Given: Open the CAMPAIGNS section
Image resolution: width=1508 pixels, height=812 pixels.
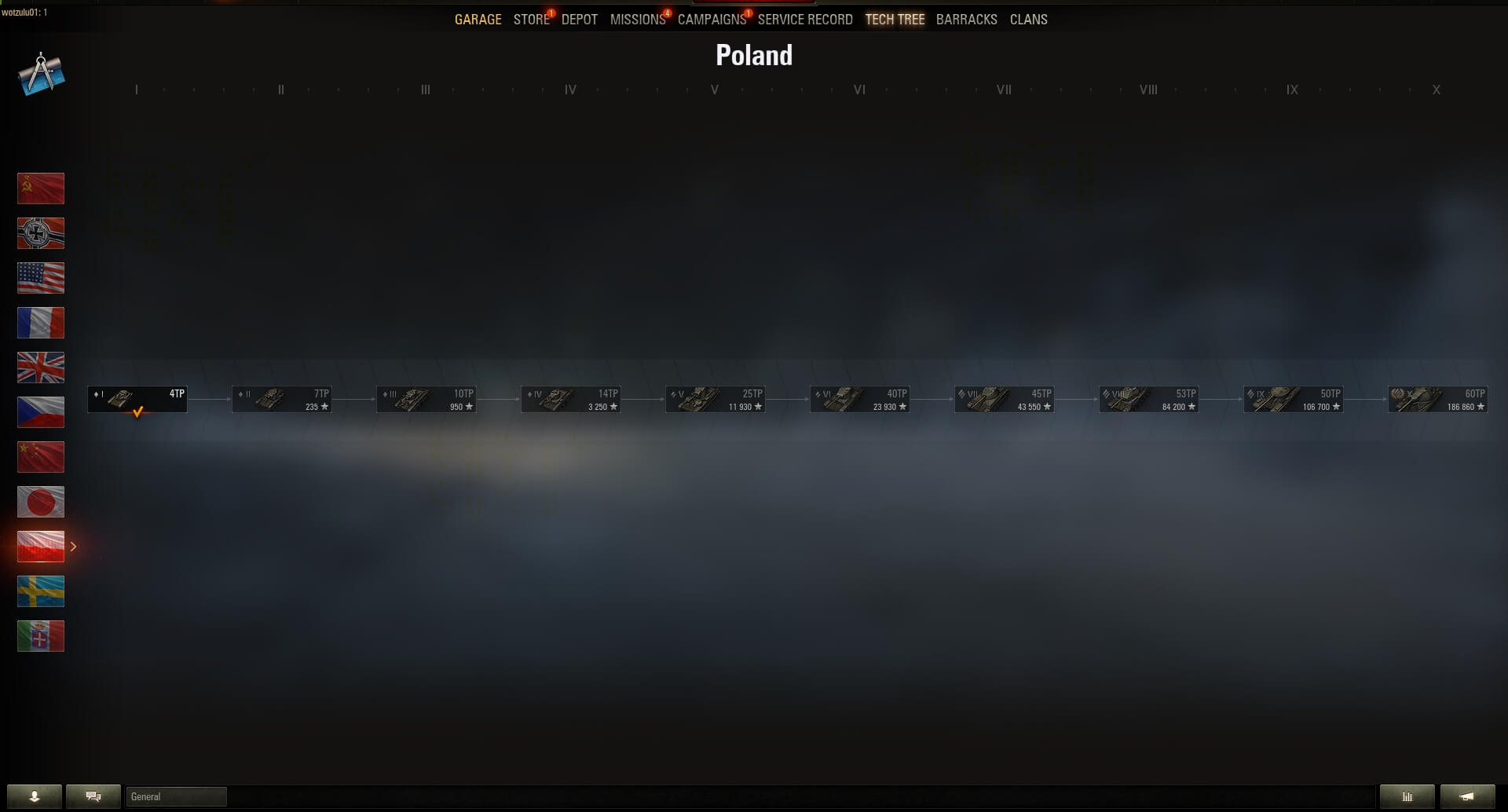Looking at the screenshot, I should (x=711, y=19).
